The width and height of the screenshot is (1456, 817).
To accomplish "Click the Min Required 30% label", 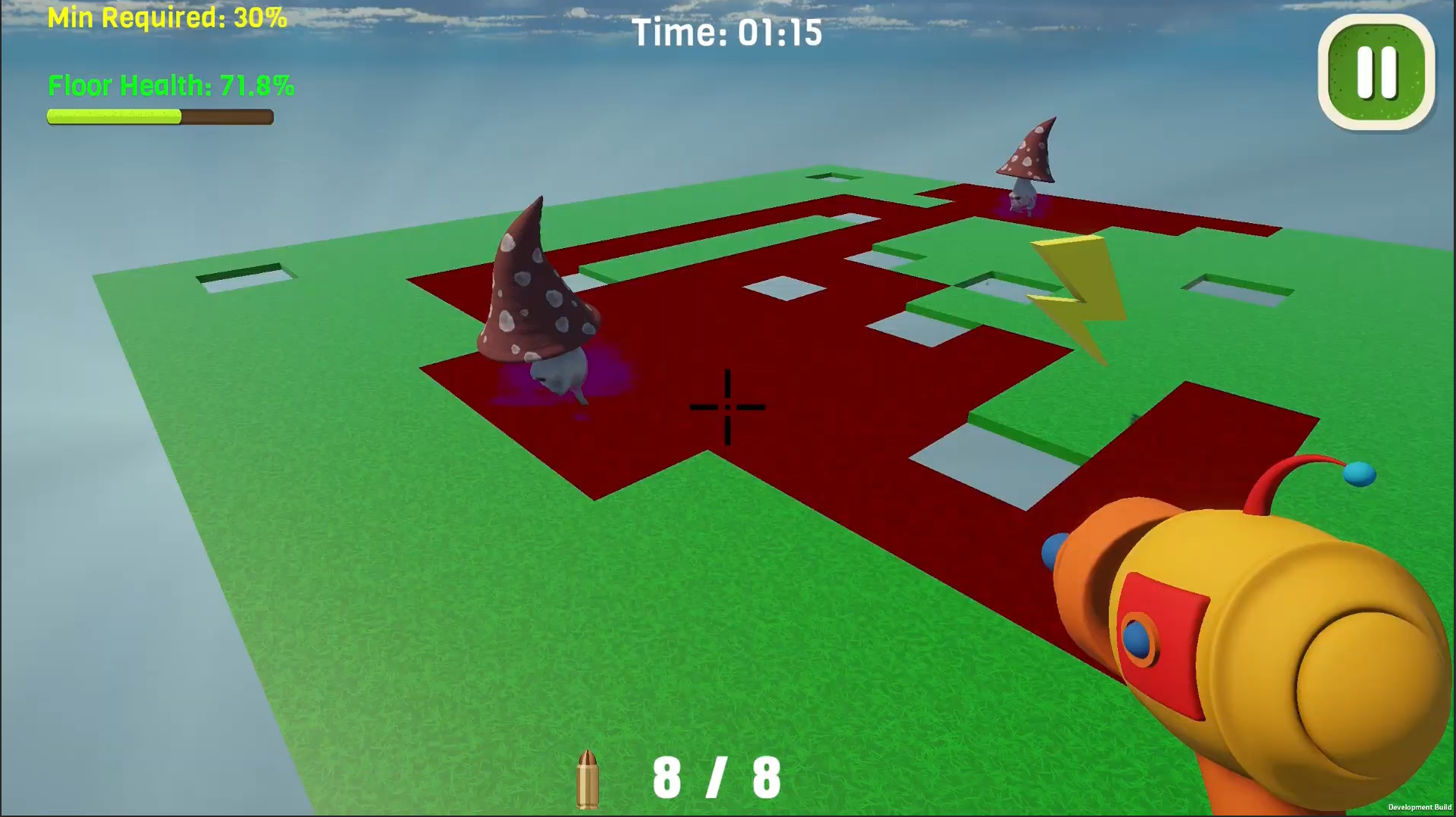I will coord(165,17).
